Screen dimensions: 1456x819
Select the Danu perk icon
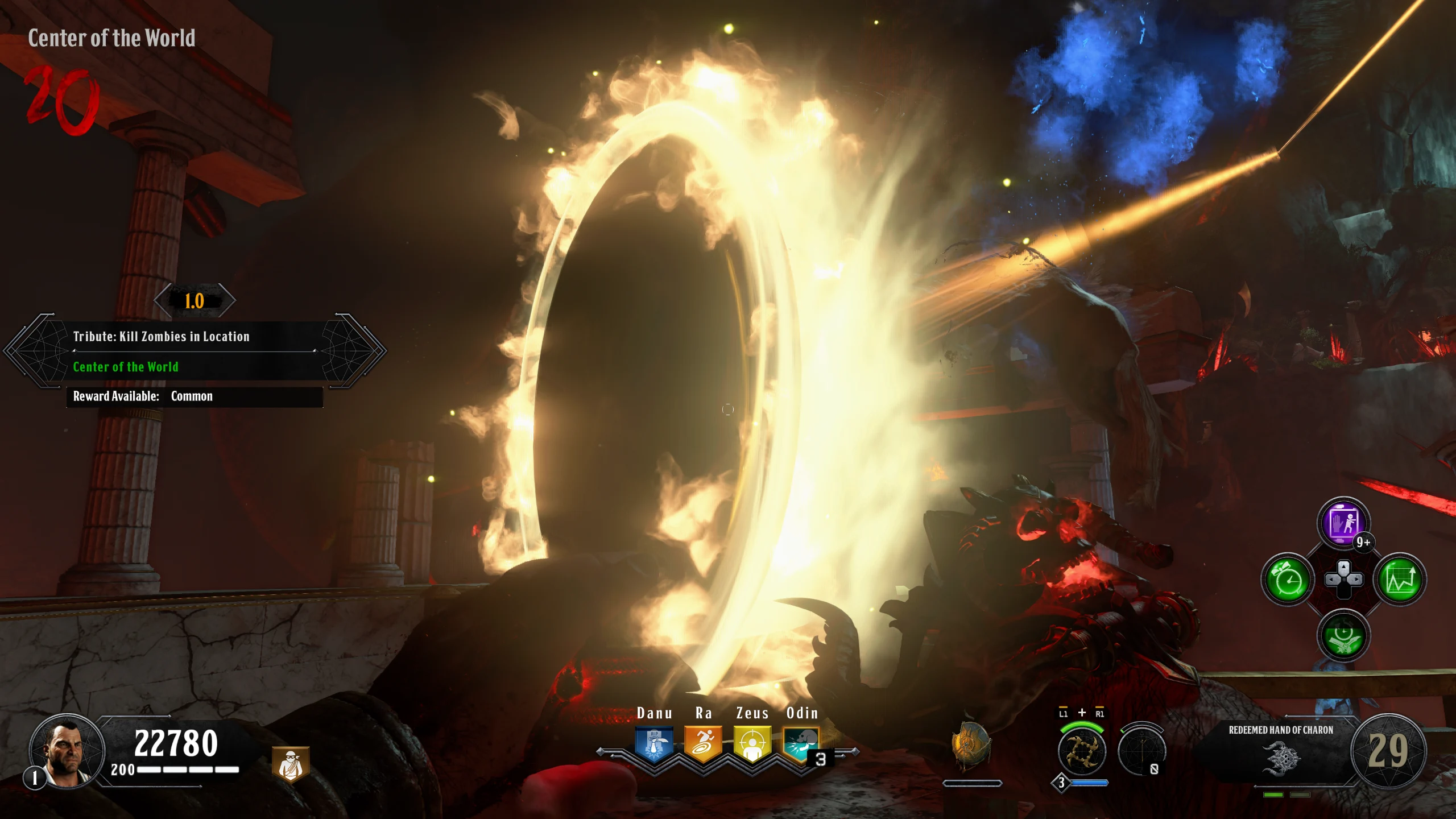coord(654,745)
